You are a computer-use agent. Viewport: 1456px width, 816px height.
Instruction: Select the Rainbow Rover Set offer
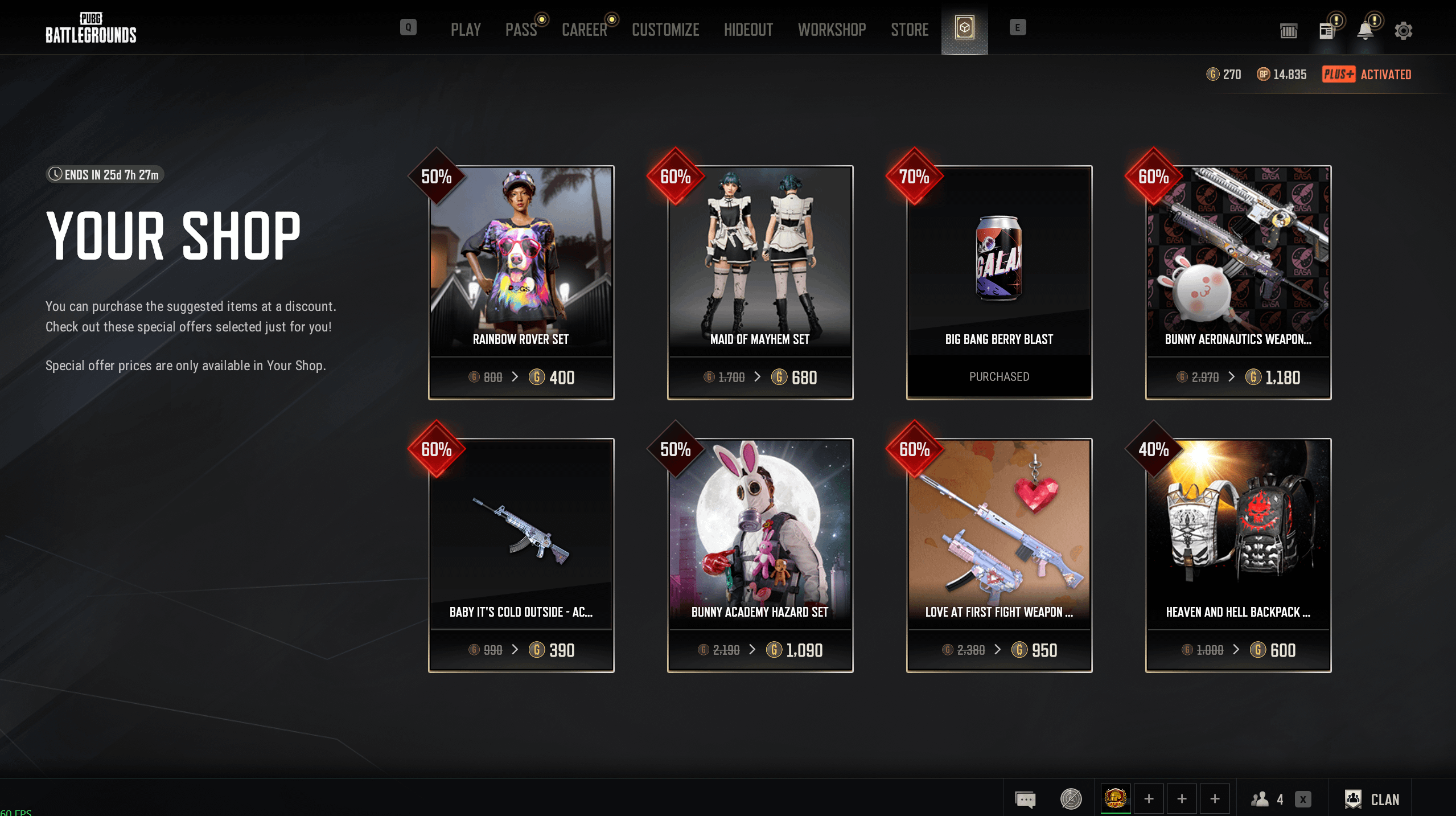tap(521, 282)
